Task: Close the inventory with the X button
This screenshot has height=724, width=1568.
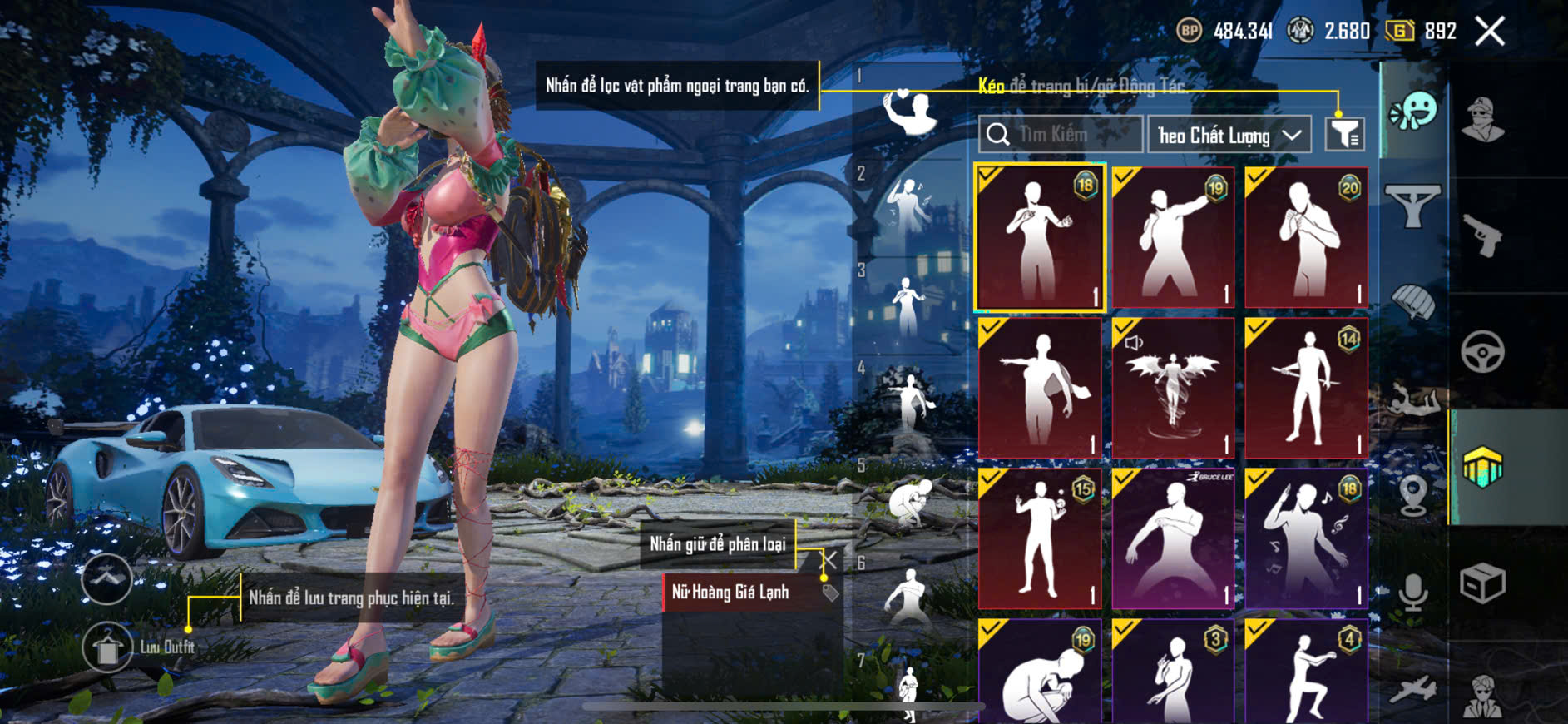Action: [1490, 32]
